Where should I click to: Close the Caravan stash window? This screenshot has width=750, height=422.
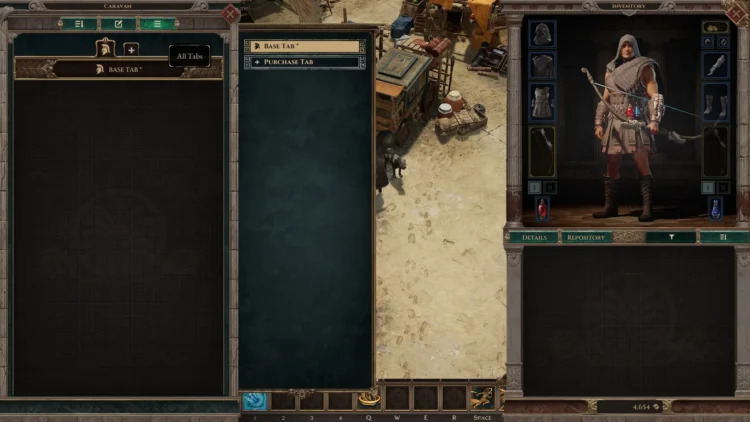pyautogui.click(x=231, y=13)
